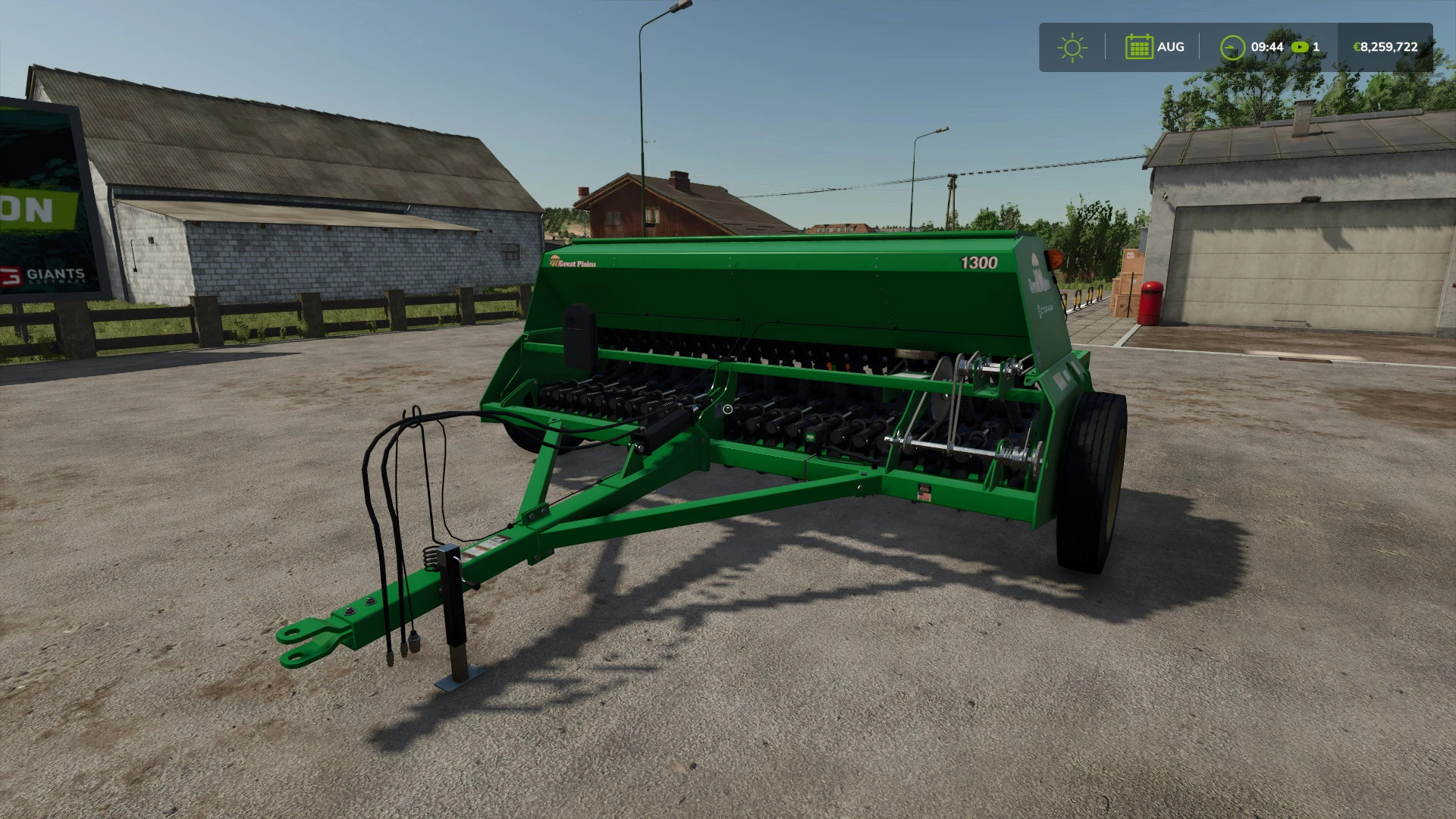1456x819 pixels.
Task: Select the AUG calendar icon
Action: click(1139, 47)
